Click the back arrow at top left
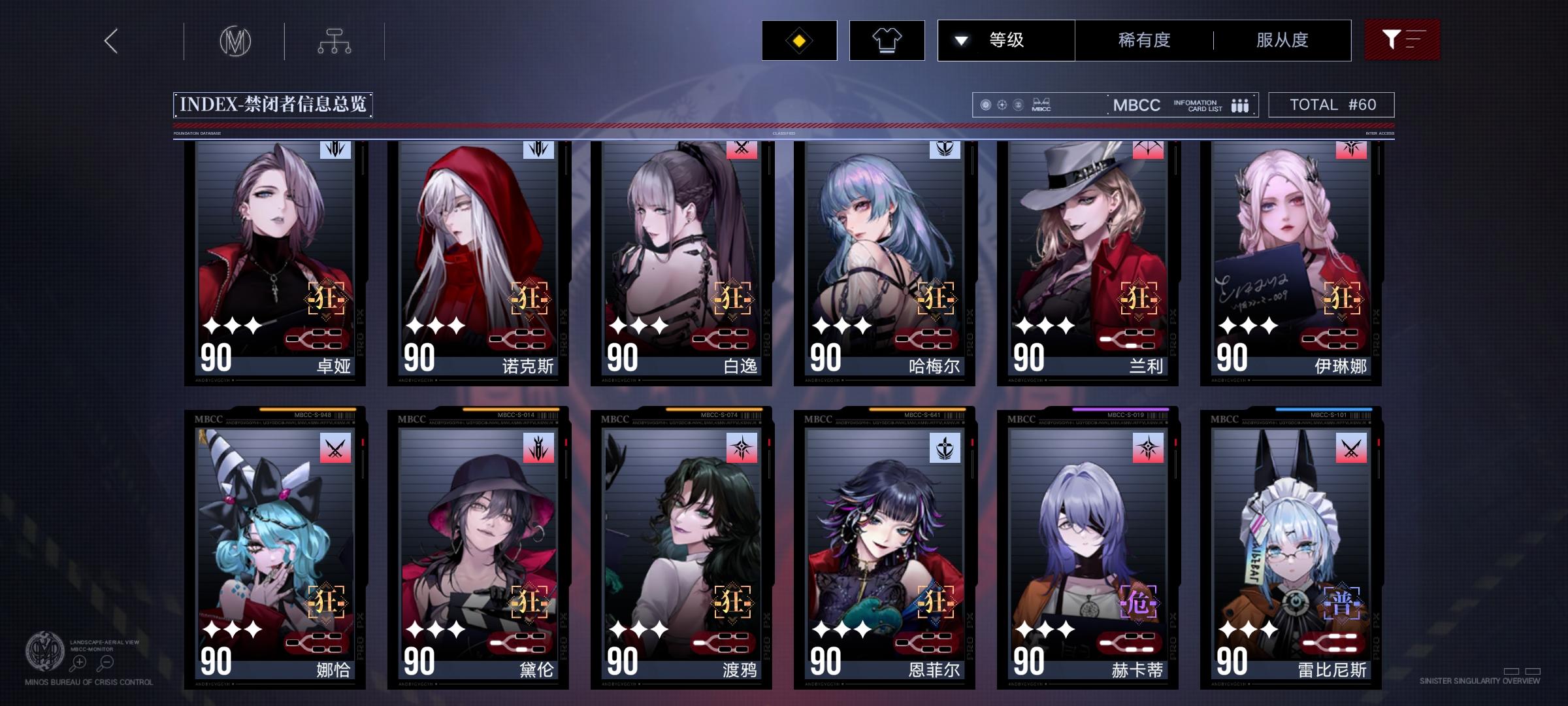Screen dimensions: 1568x706 [x=111, y=40]
